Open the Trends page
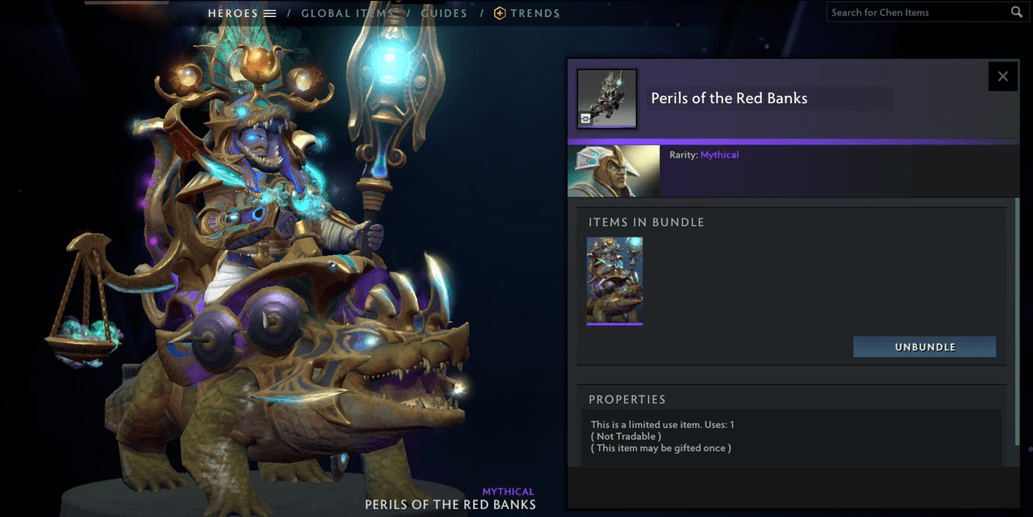The height and width of the screenshot is (517, 1033). 527,13
